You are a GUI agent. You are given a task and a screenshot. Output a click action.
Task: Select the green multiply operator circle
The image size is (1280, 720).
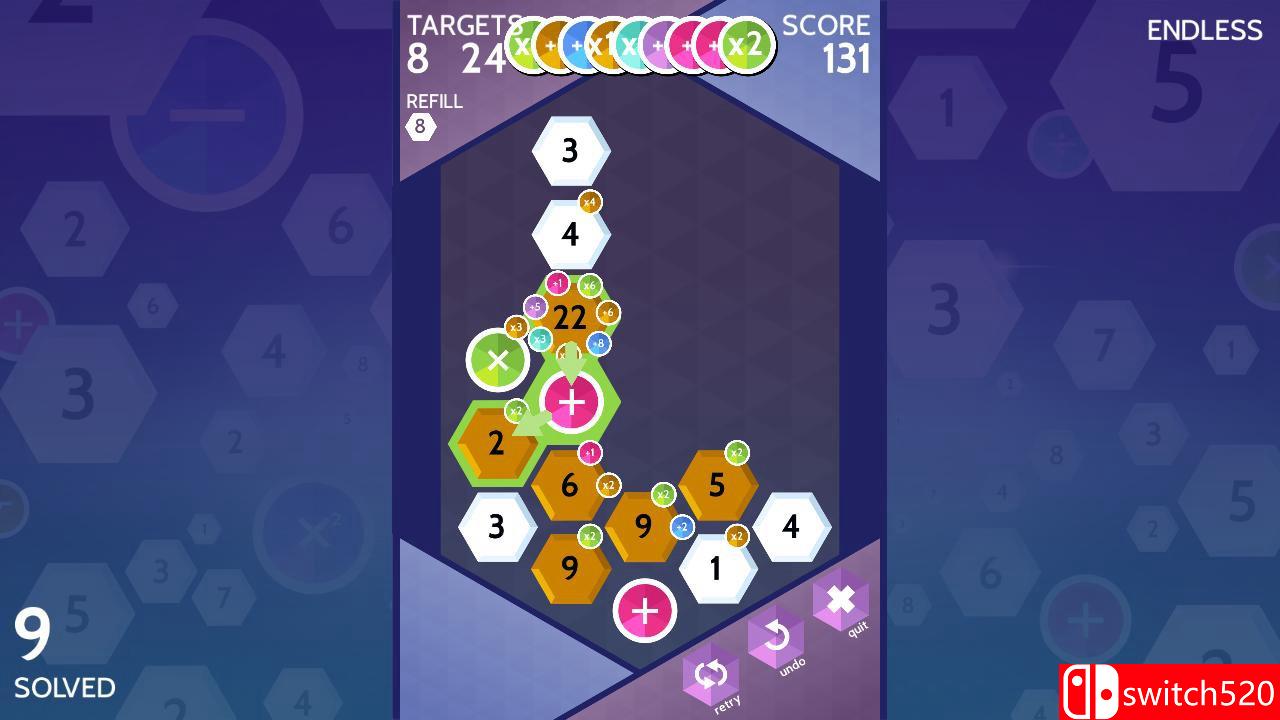click(x=498, y=358)
